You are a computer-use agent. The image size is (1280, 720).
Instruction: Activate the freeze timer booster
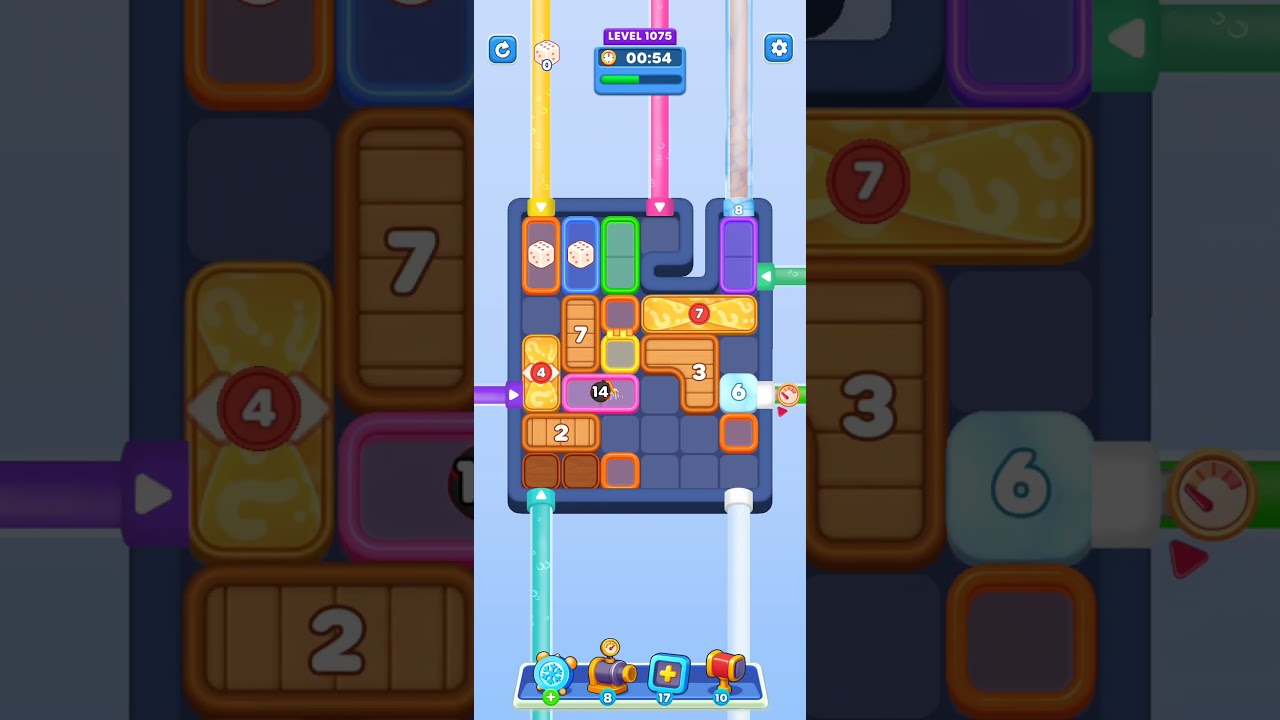click(553, 675)
